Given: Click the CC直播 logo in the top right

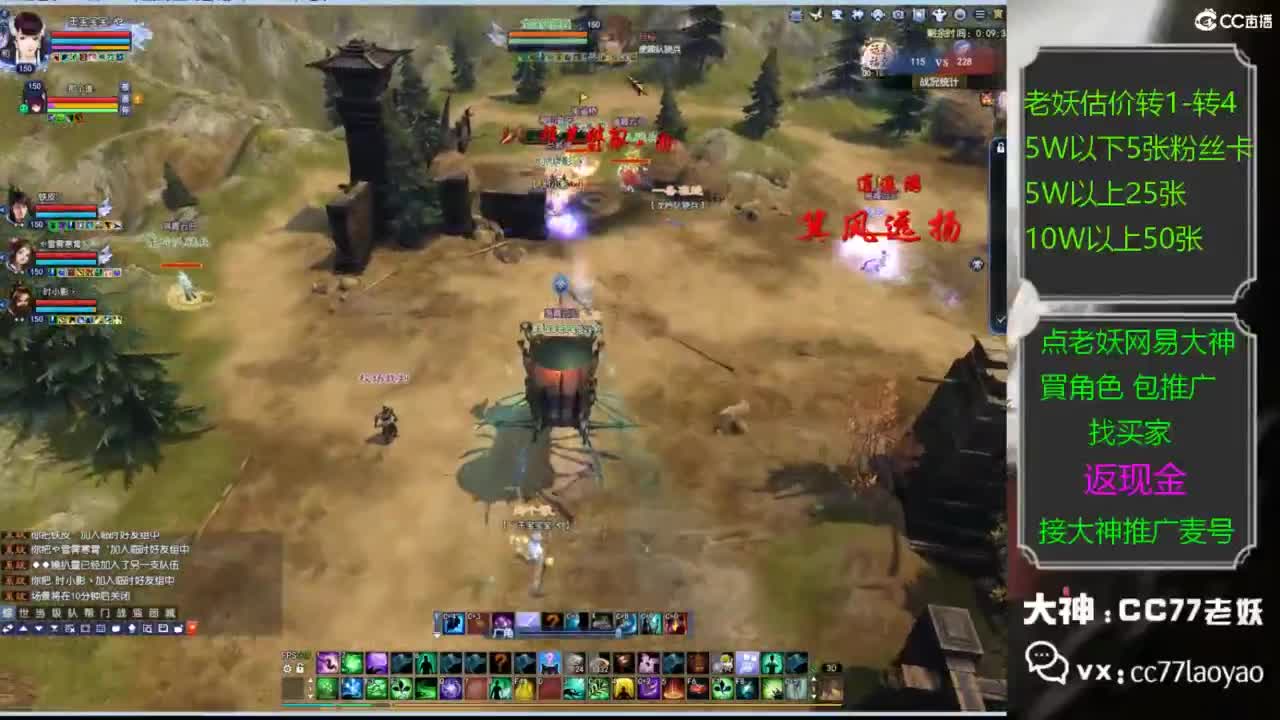Looking at the screenshot, I should [x=1232, y=14].
